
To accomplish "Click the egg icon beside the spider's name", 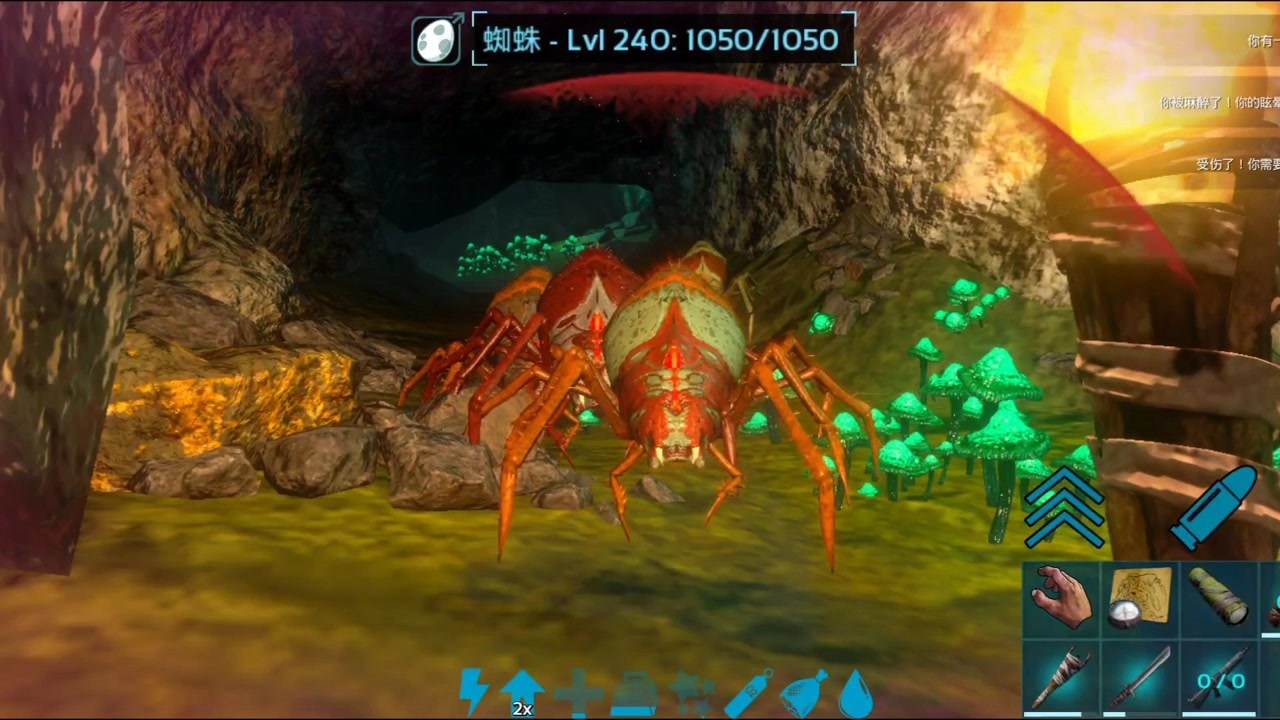I will click(x=437, y=40).
